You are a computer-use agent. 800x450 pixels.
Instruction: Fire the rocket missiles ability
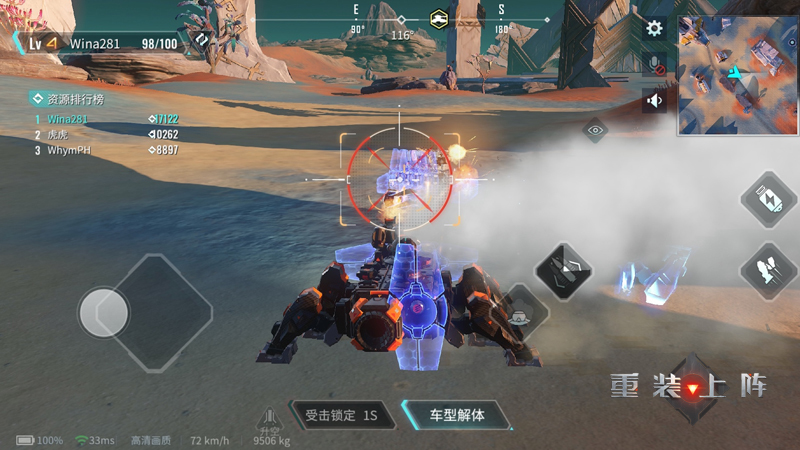tap(768, 271)
